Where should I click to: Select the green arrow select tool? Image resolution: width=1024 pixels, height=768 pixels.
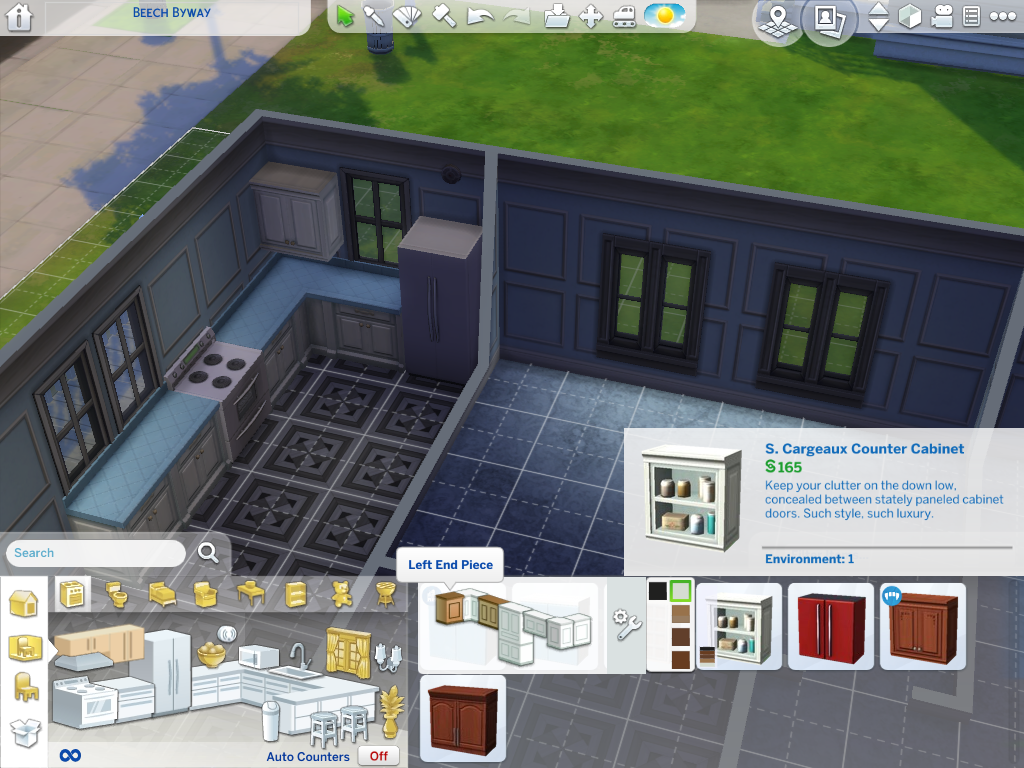(346, 16)
